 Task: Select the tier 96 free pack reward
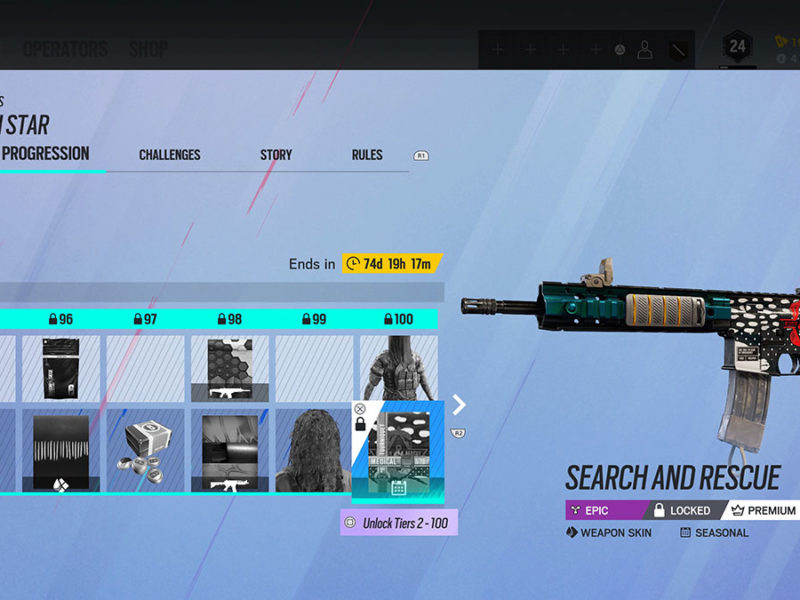(x=62, y=369)
